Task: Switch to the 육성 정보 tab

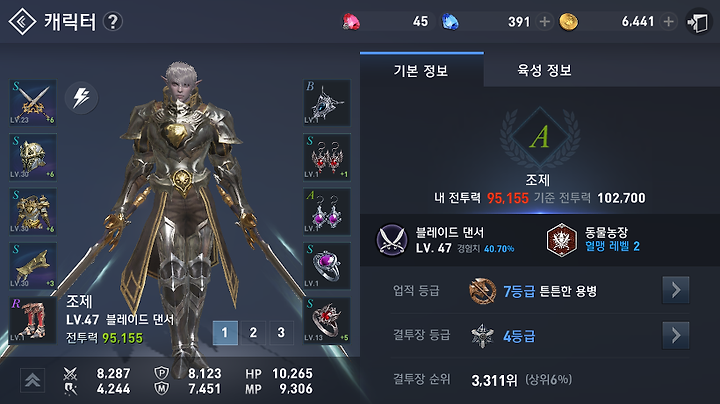Action: click(545, 71)
